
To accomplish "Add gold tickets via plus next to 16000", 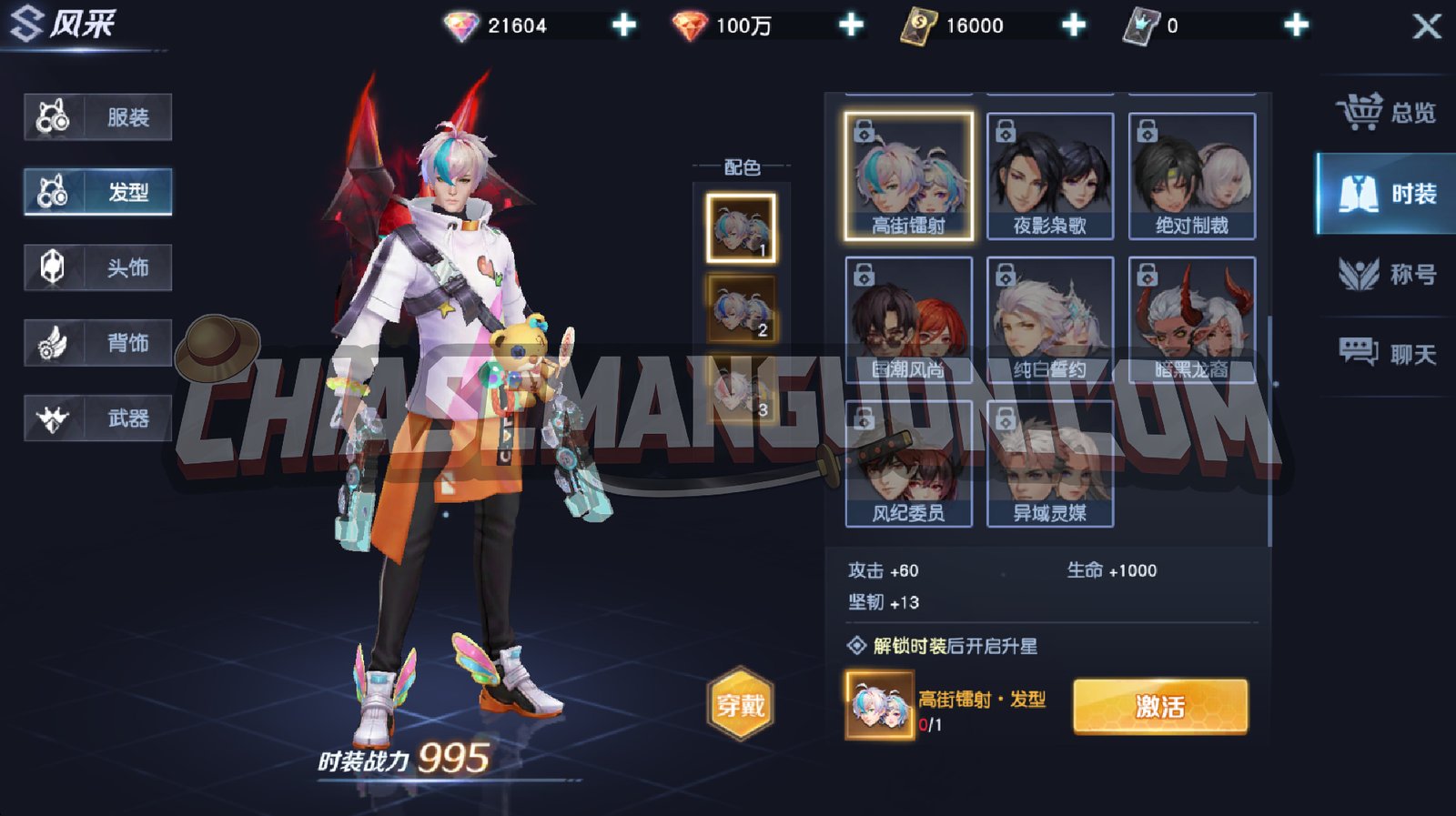I will [1074, 25].
